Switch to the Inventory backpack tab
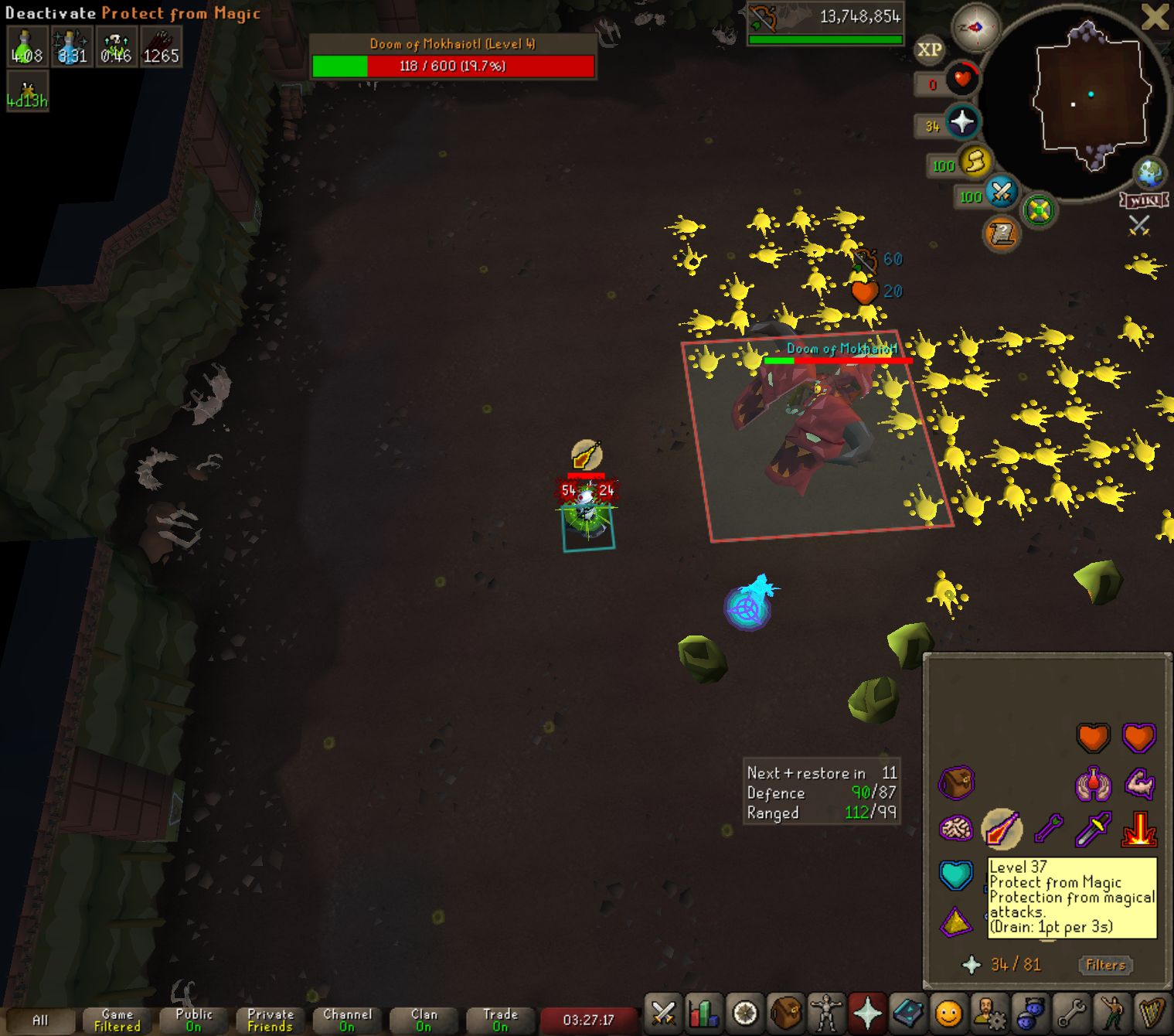Viewport: 1174px width, 1036px height. [x=786, y=1013]
